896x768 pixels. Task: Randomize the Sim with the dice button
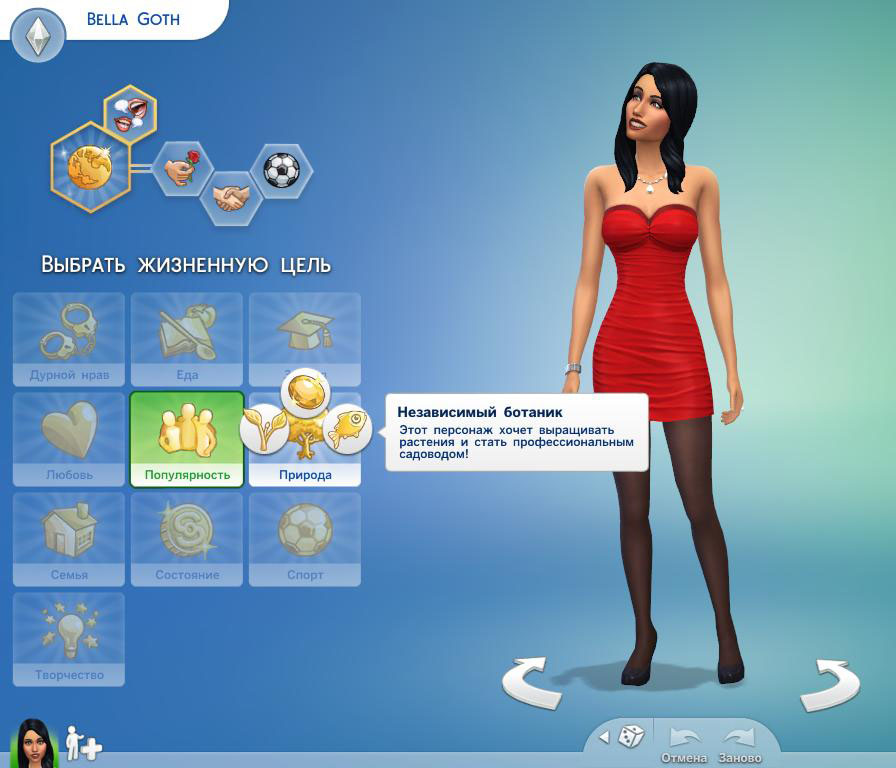pos(630,737)
